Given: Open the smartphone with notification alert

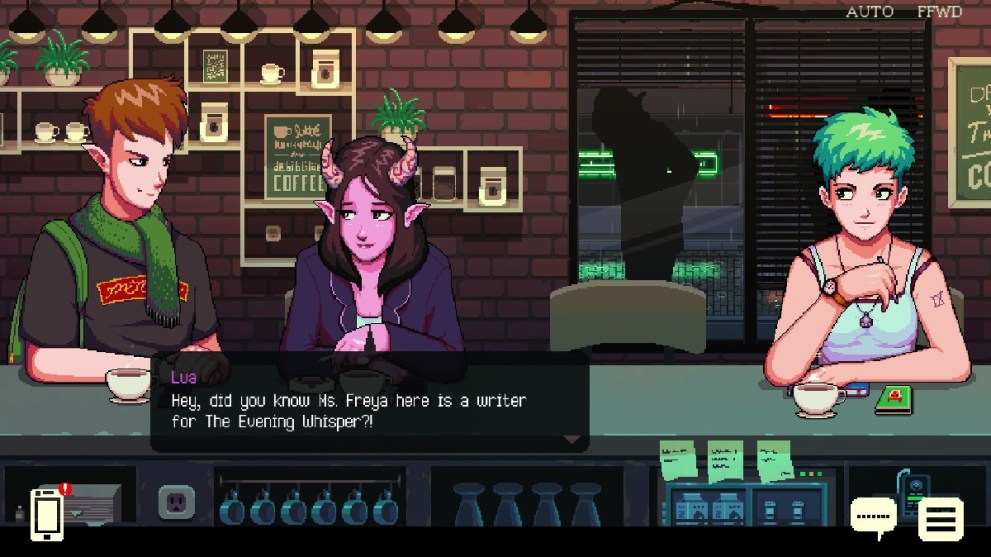Looking at the screenshot, I should coord(47,514).
